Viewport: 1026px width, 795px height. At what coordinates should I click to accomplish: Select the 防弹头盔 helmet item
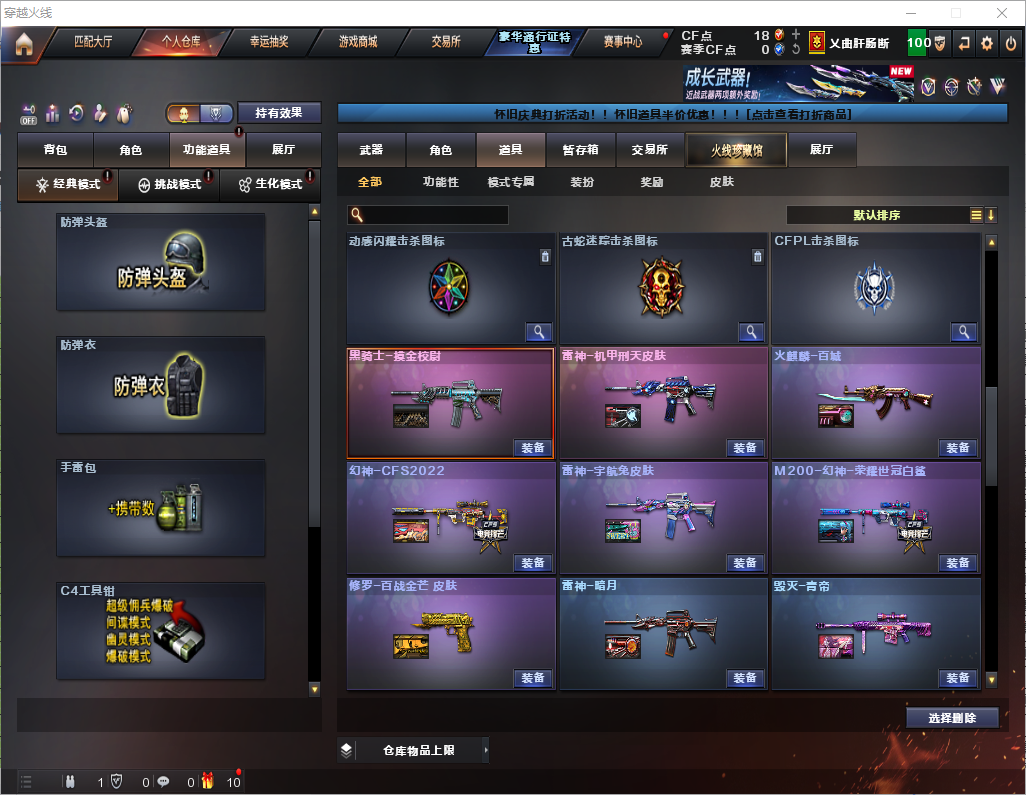(x=161, y=262)
